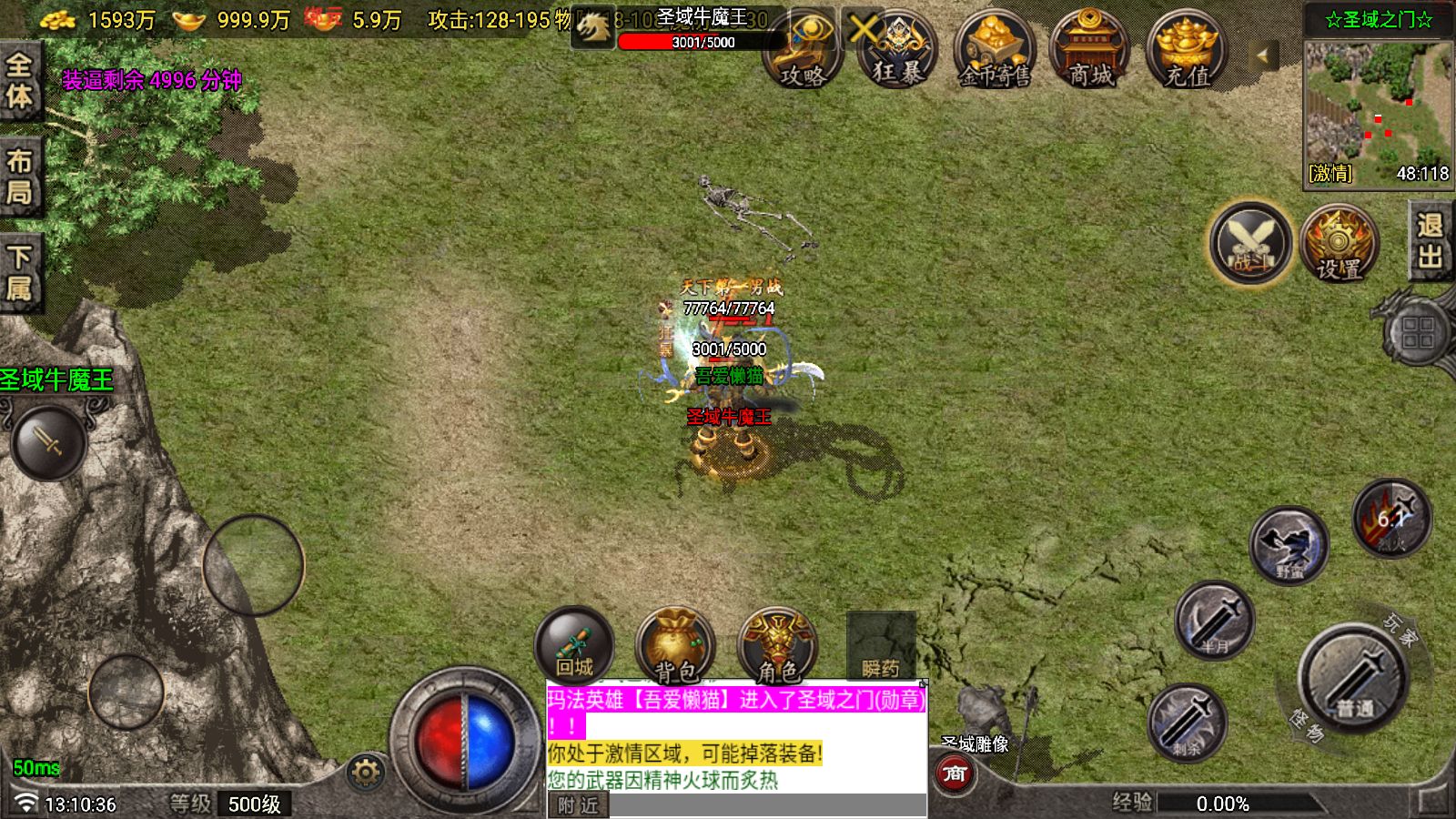
Task: Open the 设置 settings
Action: [x=1338, y=243]
